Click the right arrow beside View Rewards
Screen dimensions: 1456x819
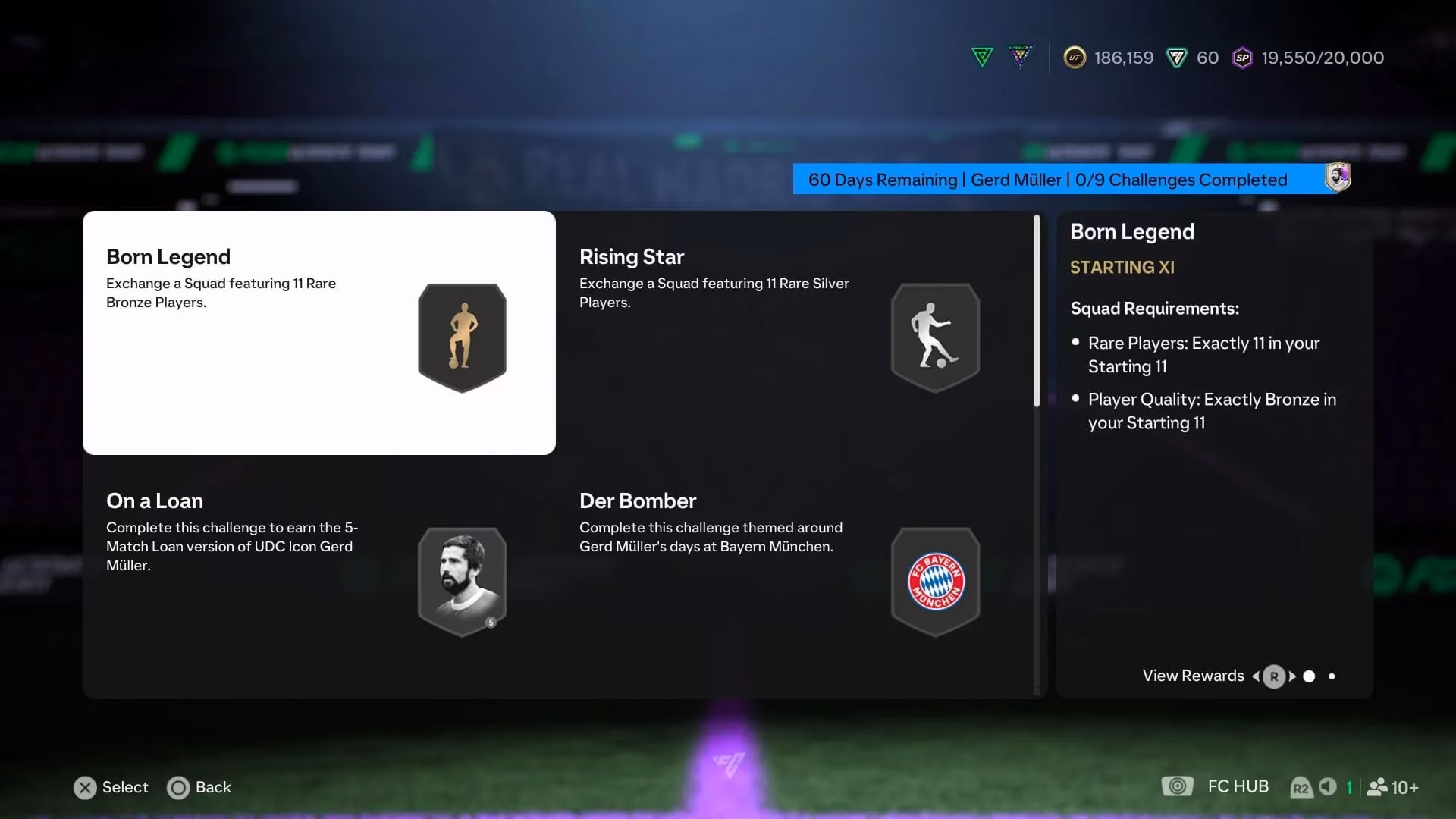1291,676
